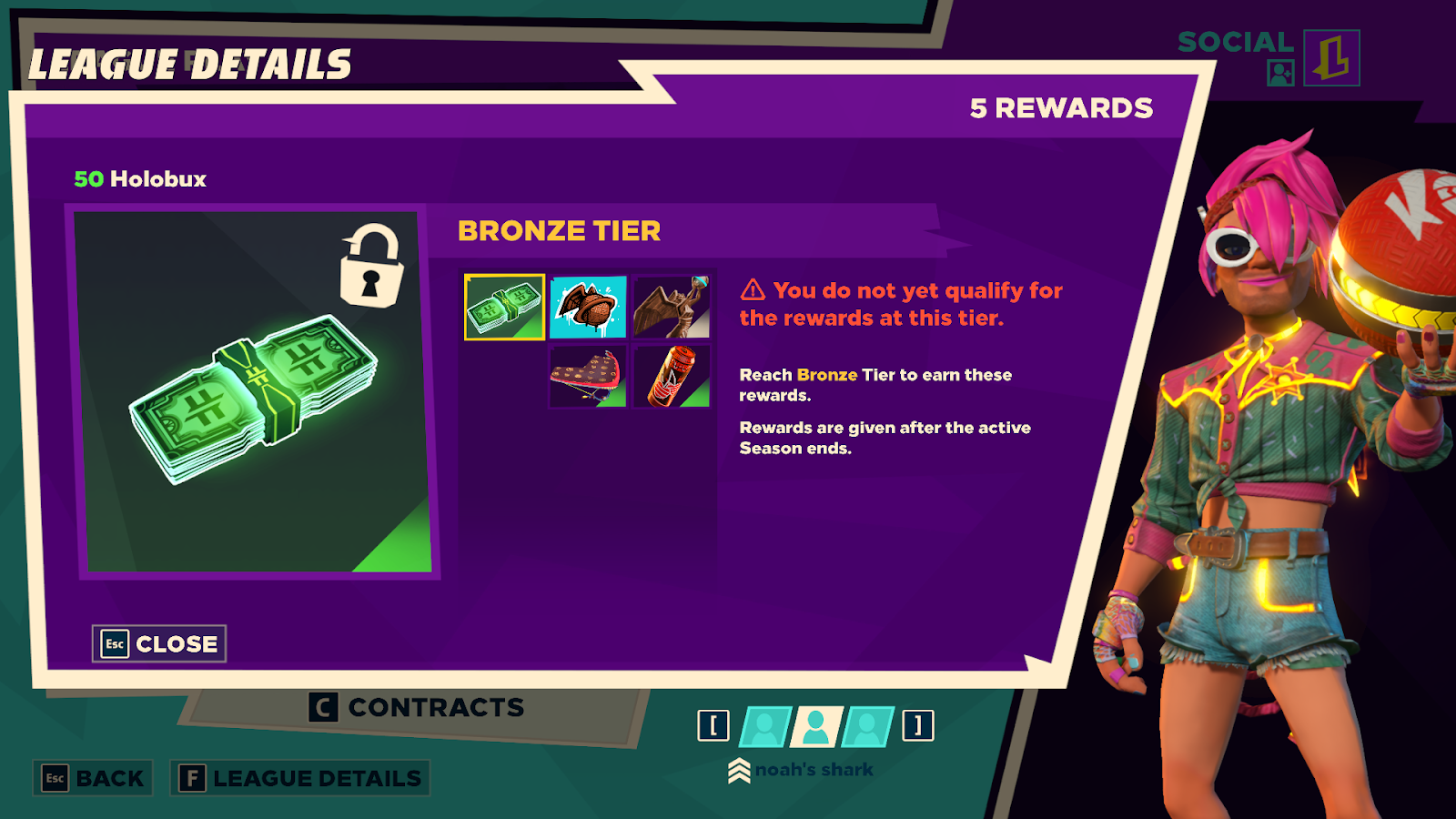Screen dimensions: 1456x819
Task: Select the highlighted middle player slot
Action: click(x=815, y=726)
